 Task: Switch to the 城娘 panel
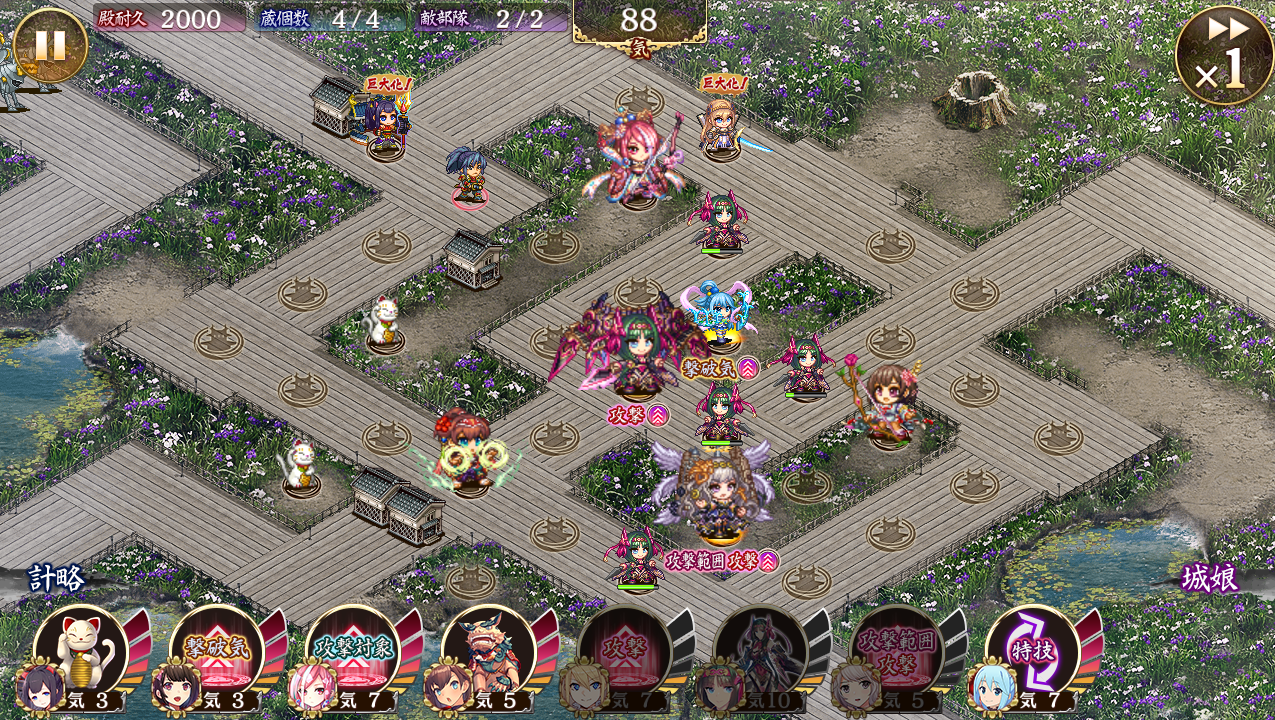(1210, 578)
